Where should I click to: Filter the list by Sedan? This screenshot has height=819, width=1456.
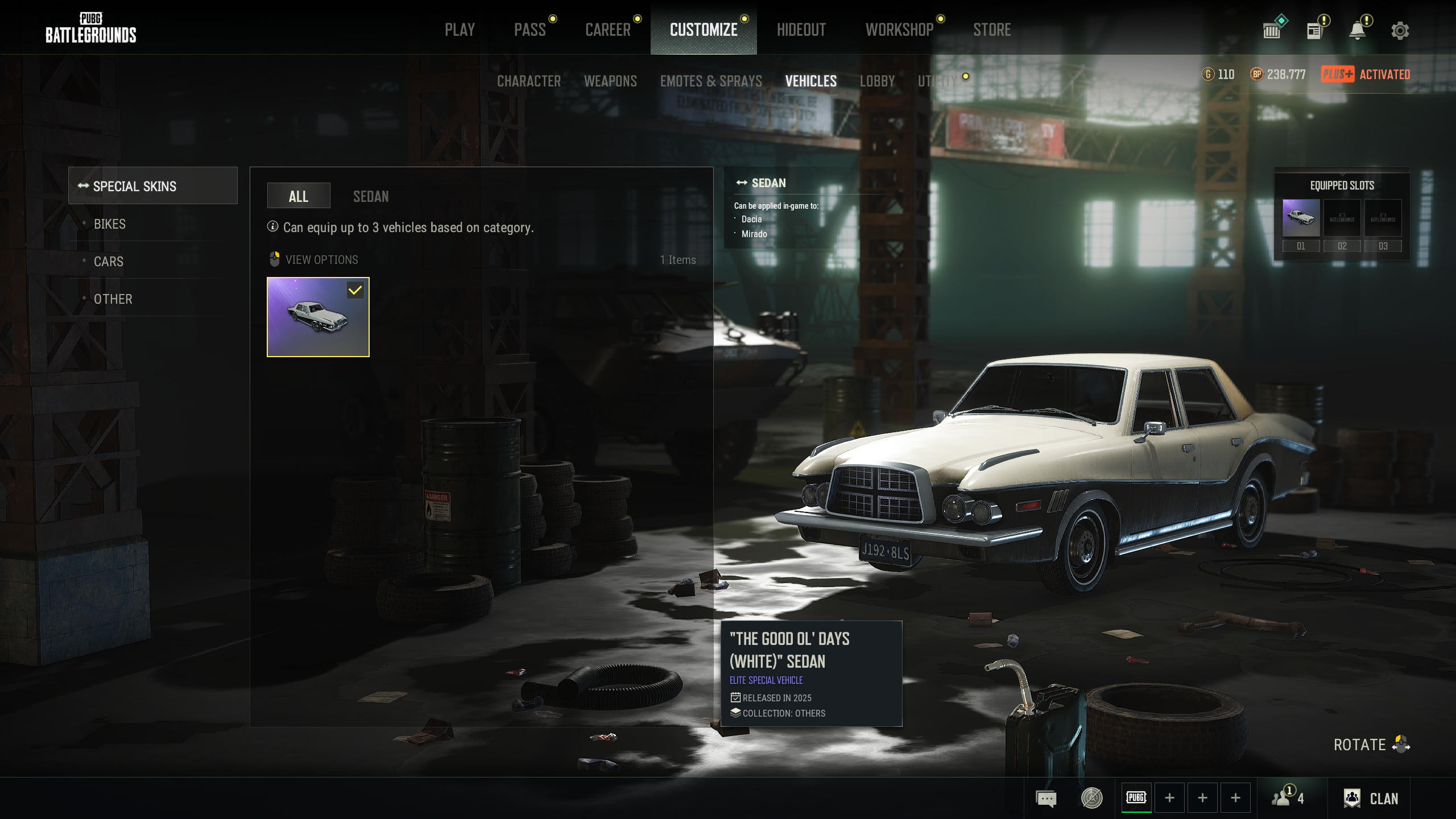371,197
